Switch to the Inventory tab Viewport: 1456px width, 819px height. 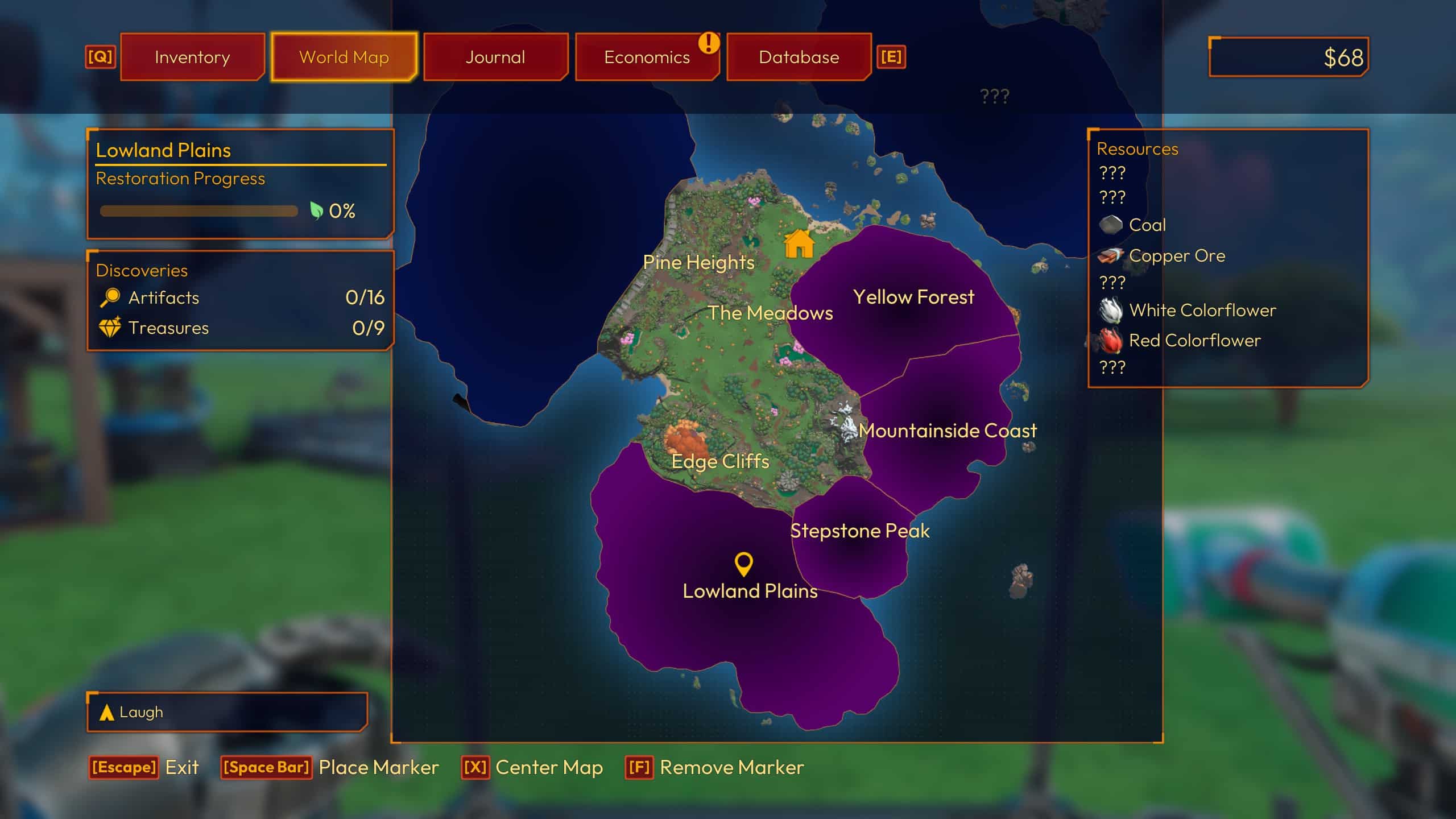192,57
